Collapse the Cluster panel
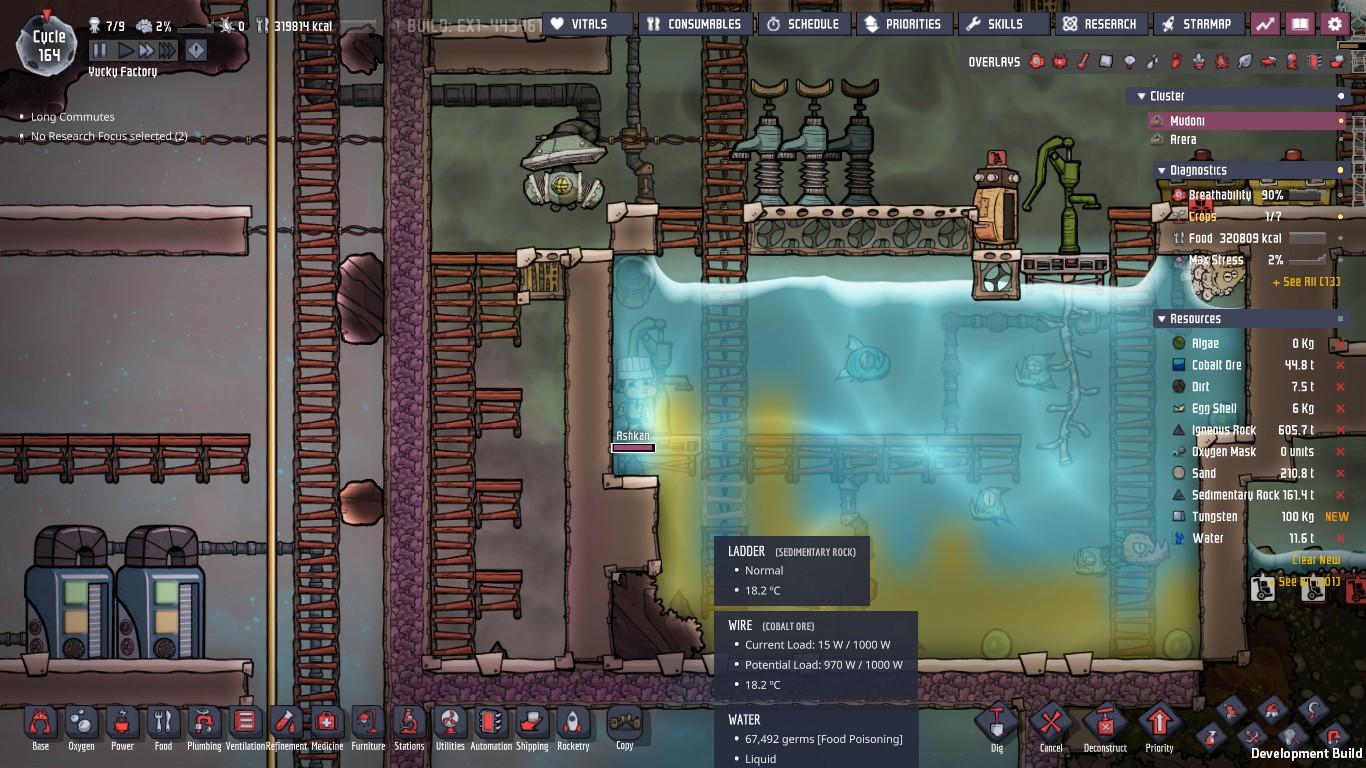Screen dimensions: 1366x768 (x=1141, y=96)
